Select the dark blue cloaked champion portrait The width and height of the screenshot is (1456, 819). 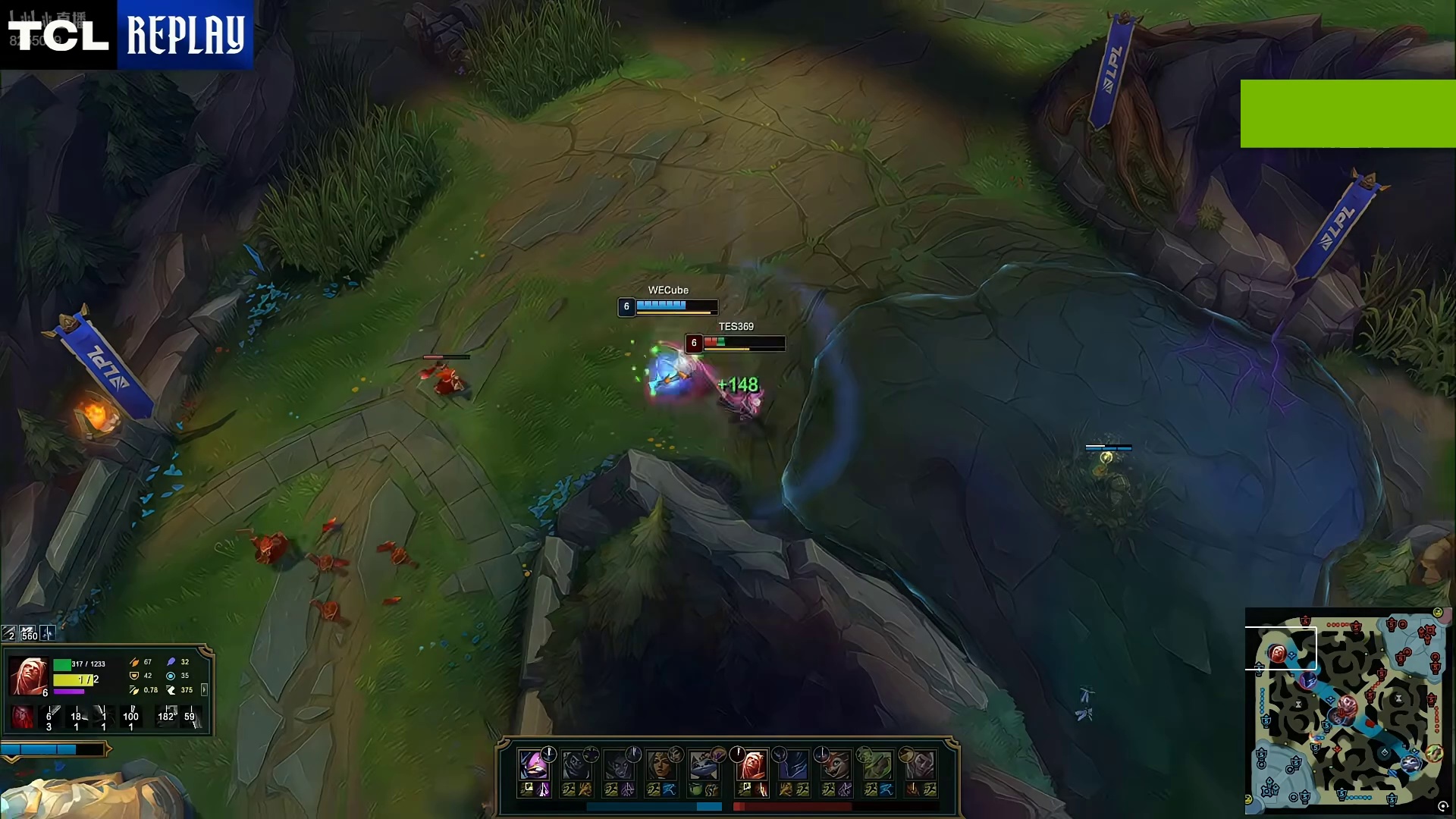click(793, 764)
